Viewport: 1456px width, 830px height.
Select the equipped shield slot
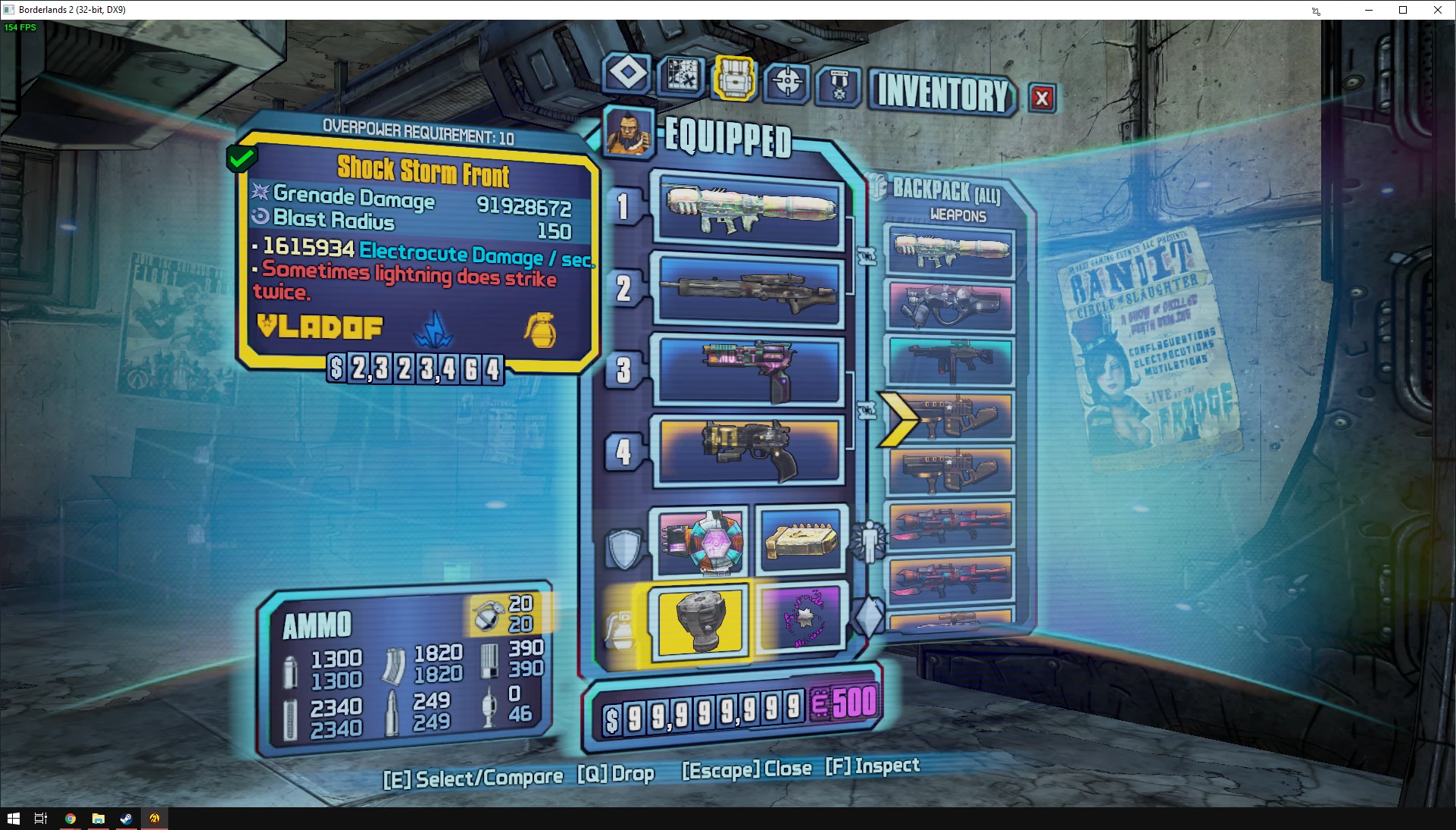coord(701,542)
